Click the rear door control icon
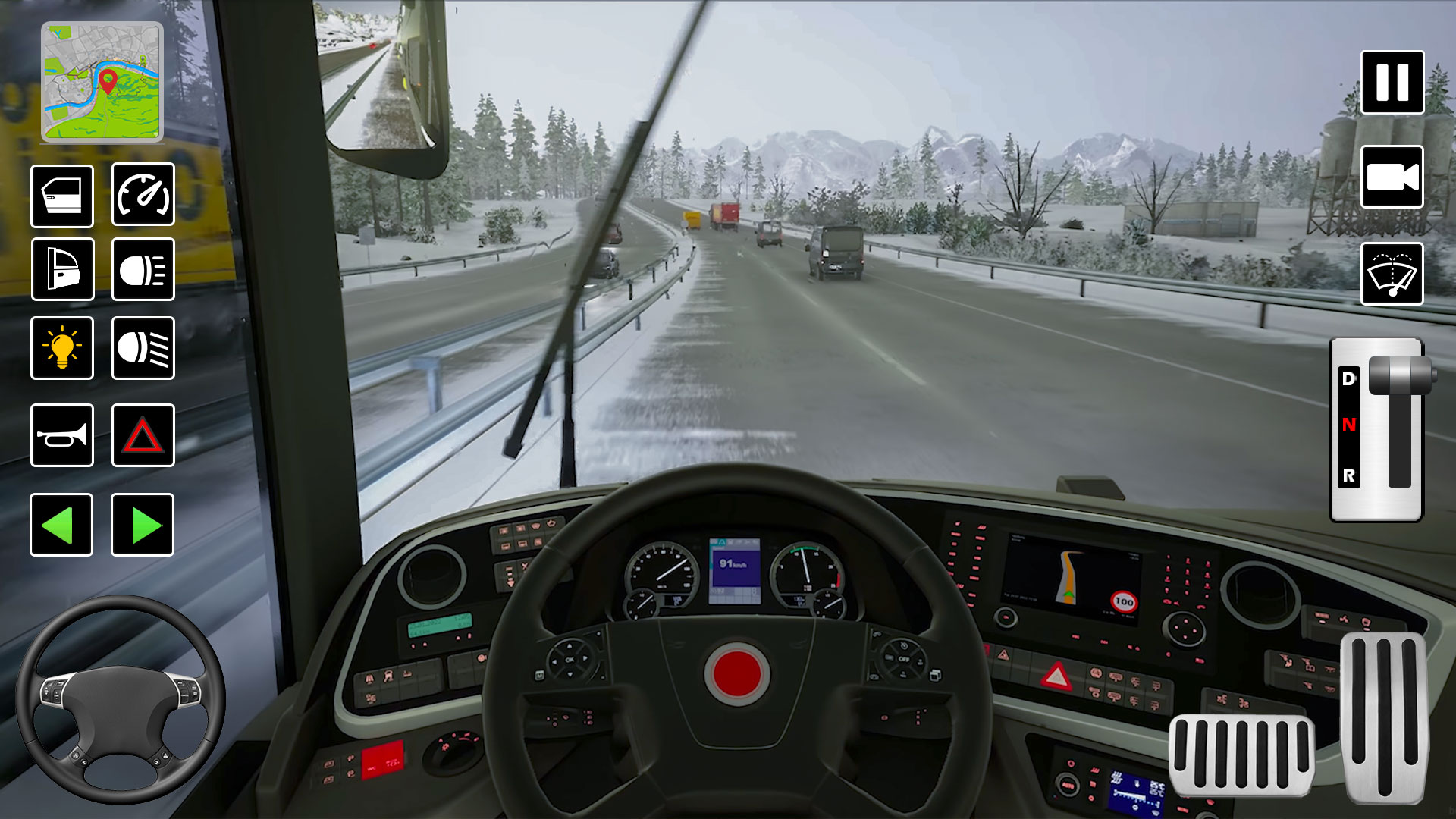The height and width of the screenshot is (819, 1456). [62, 271]
